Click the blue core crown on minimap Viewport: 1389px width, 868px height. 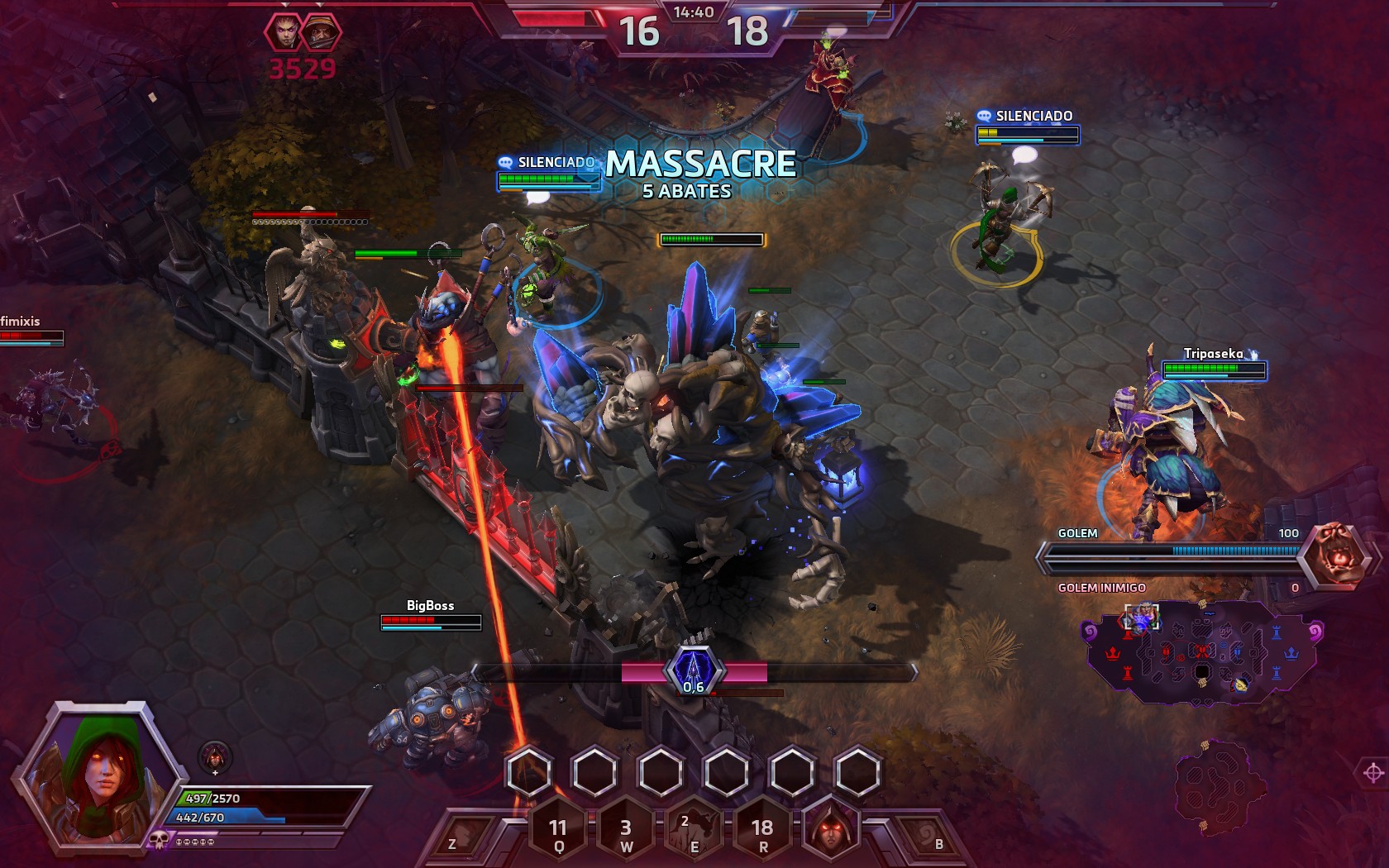coord(1291,653)
